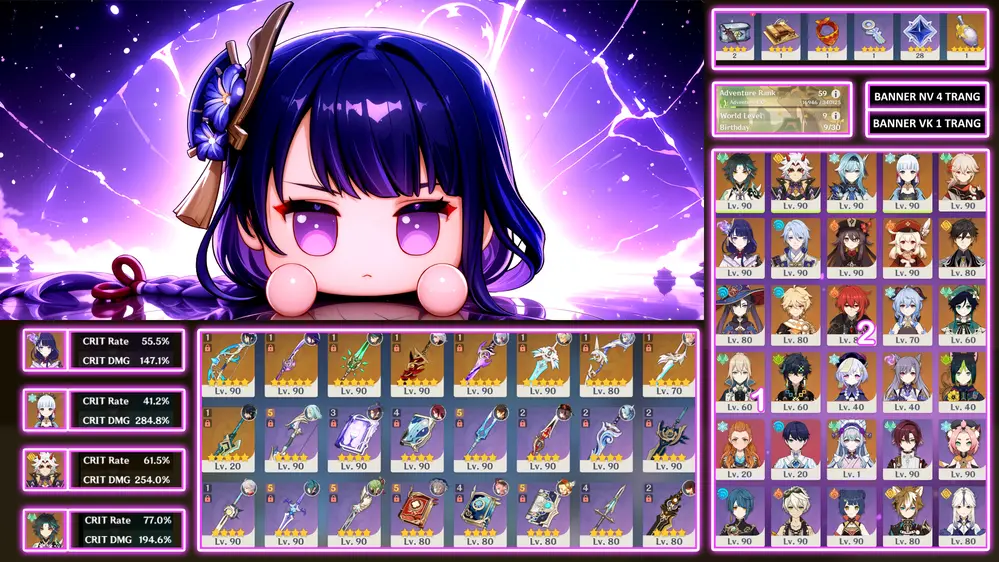
Task: Open the BANNER VK 1 TRANG label
Action: [x=926, y=123]
